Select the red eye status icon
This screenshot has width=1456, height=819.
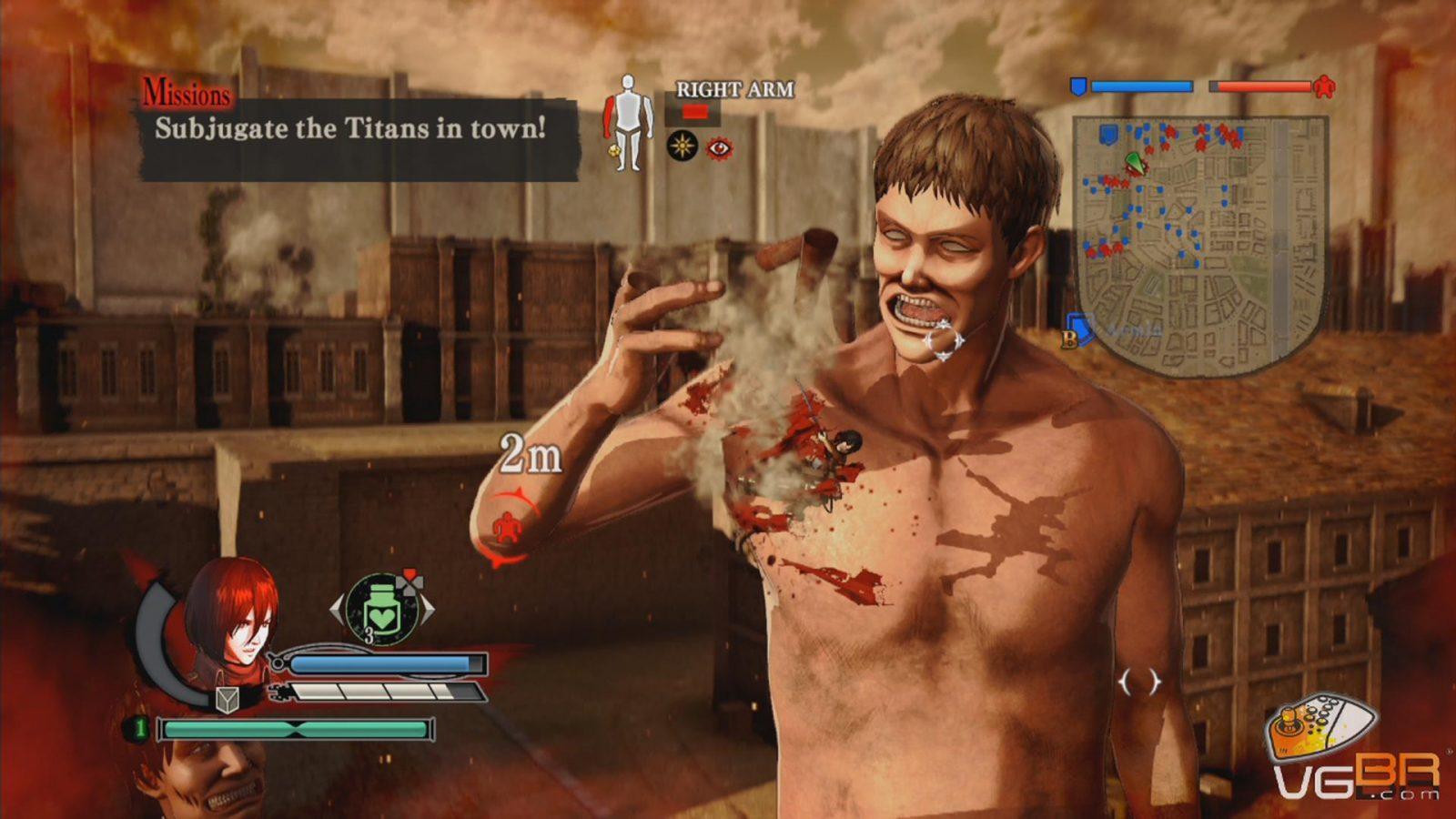pos(719,147)
